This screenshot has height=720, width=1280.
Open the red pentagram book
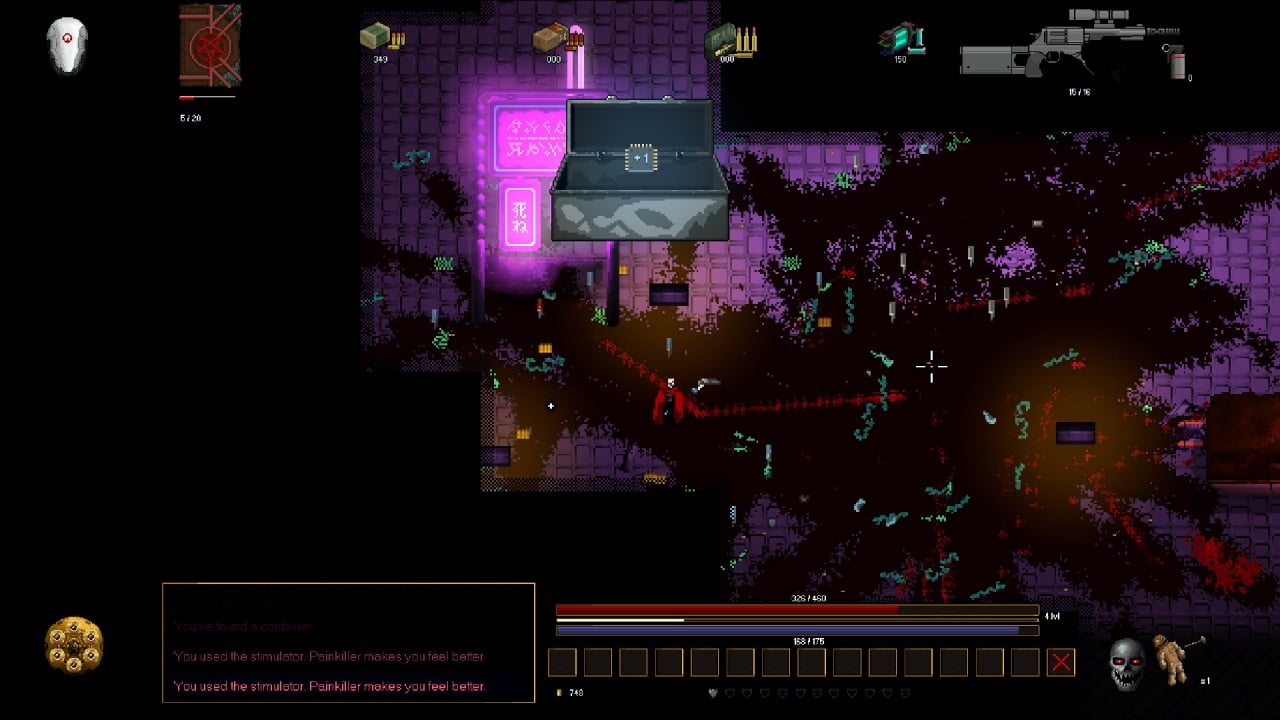point(210,46)
